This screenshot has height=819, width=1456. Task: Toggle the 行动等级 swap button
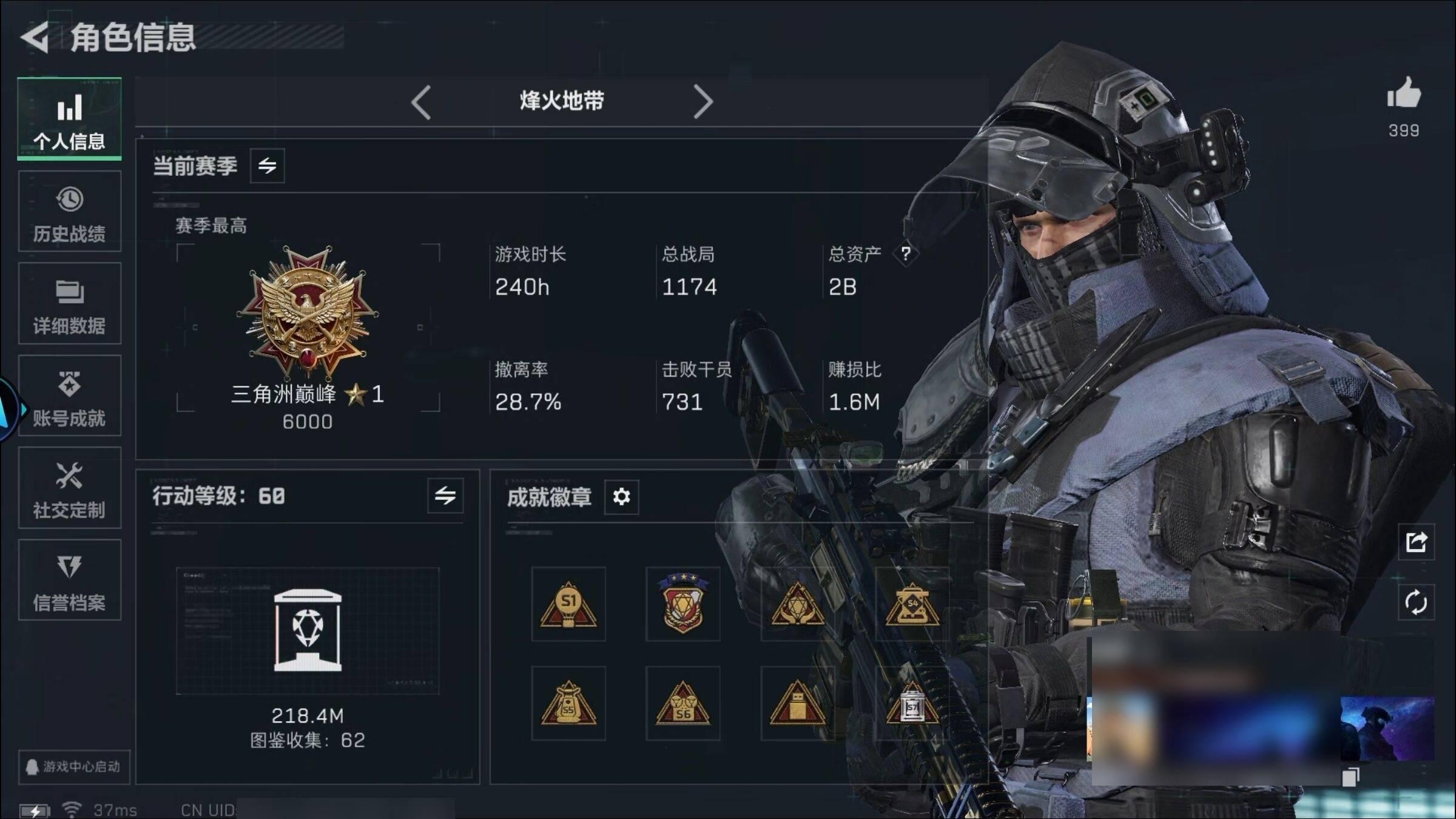click(x=445, y=496)
